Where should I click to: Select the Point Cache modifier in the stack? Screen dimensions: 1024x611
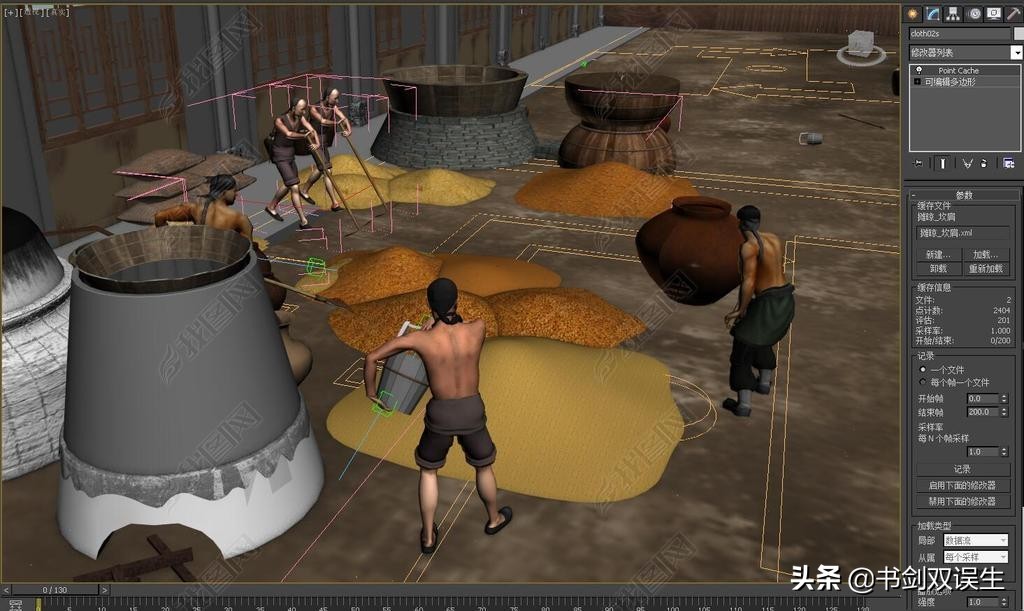(x=958, y=70)
